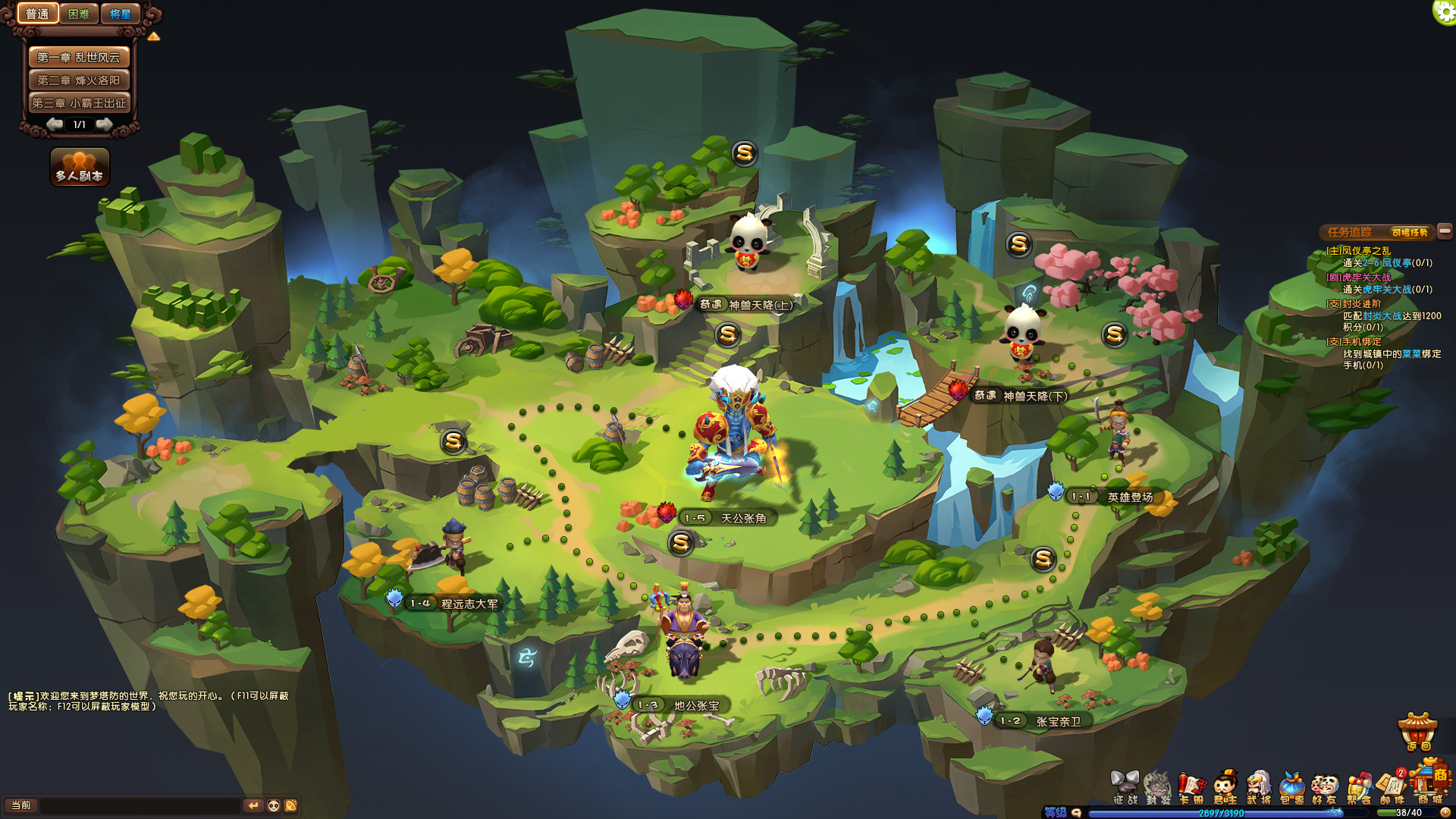Open the 征战 (Battle) icon
Image resolution: width=1456 pixels, height=819 pixels.
pos(1125,785)
